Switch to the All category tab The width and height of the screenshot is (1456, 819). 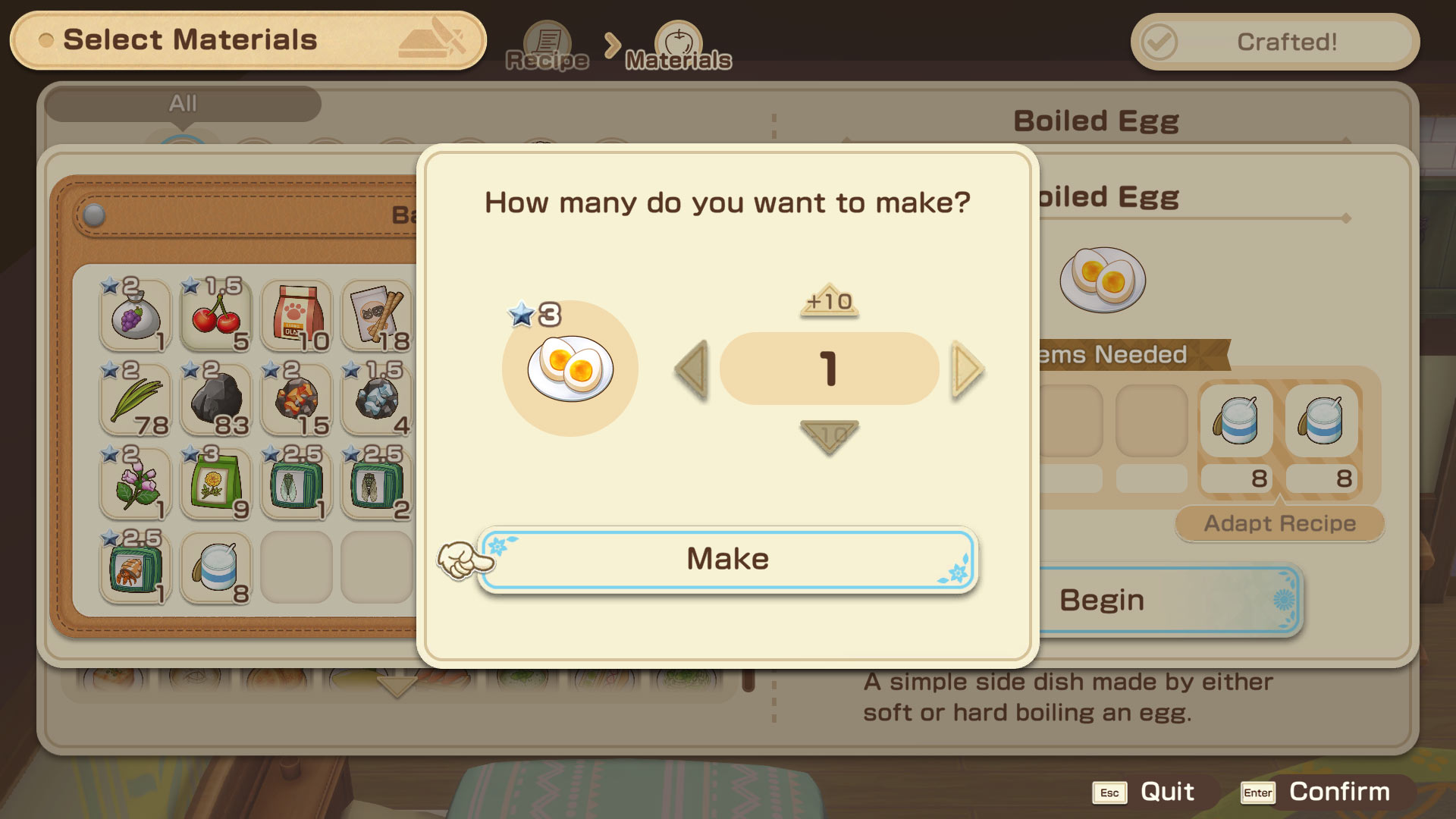(x=183, y=103)
